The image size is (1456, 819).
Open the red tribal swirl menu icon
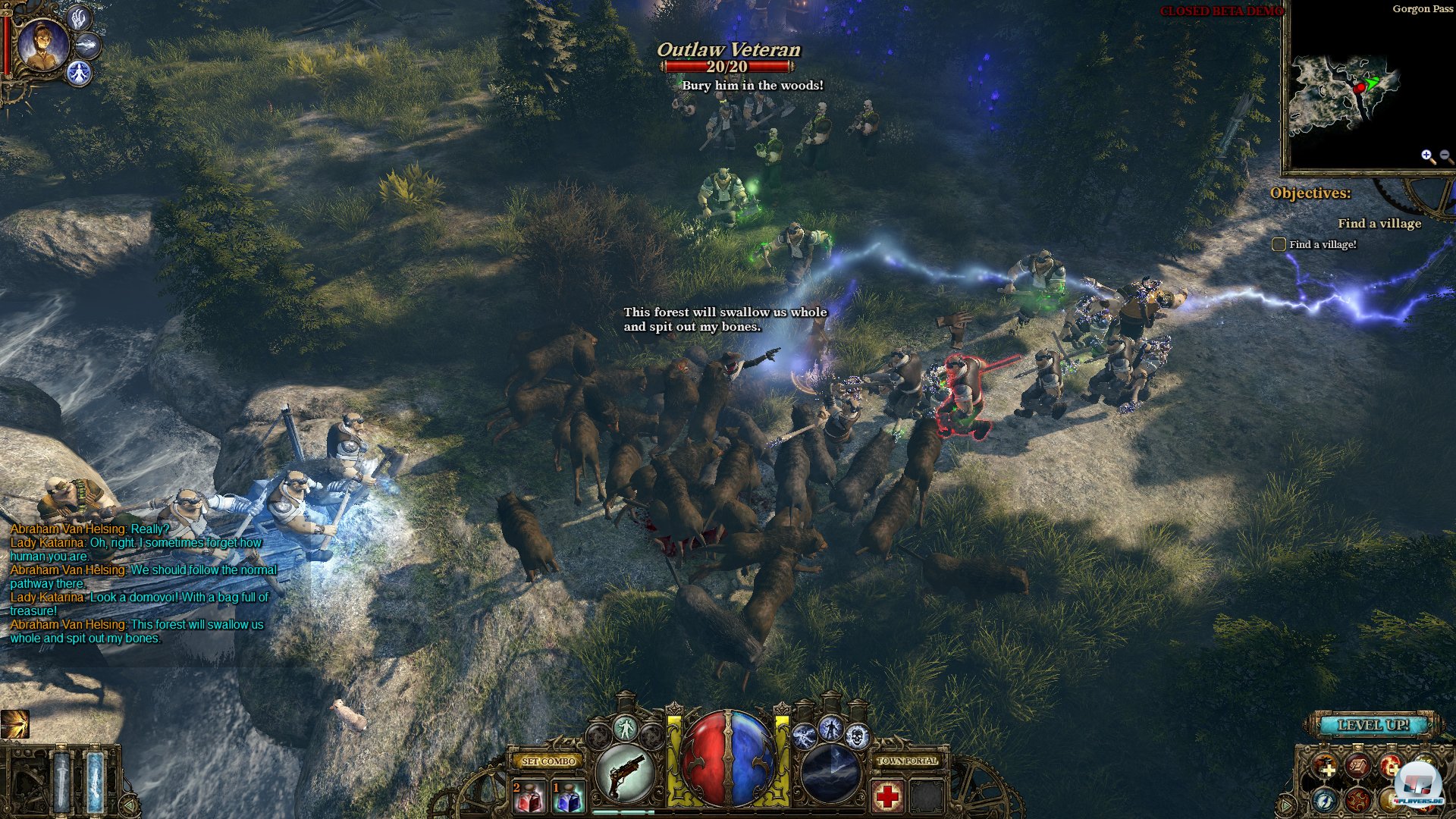[1357, 799]
